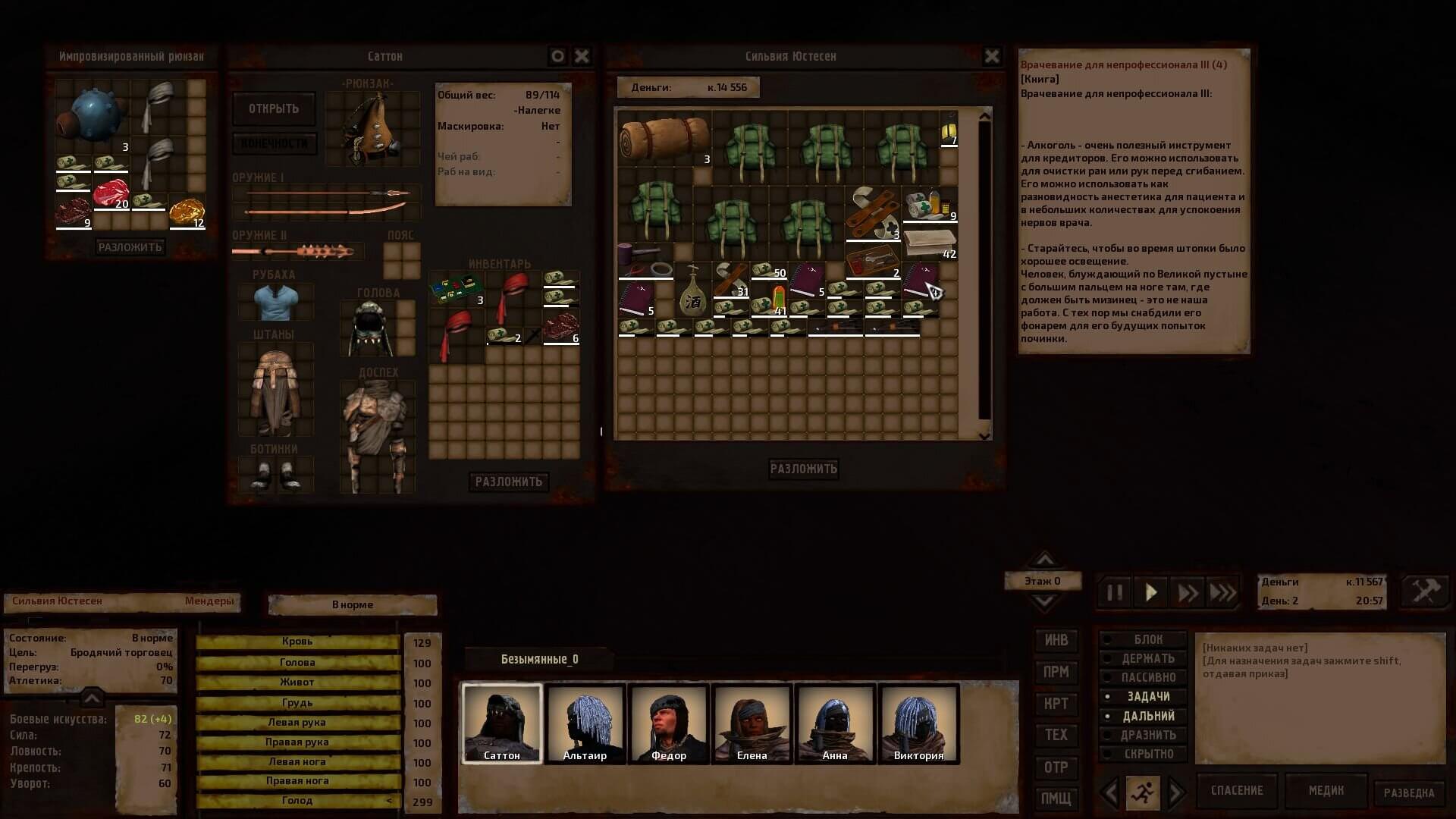
Task: Close the Сильвия Юстесен trade window
Action: click(x=991, y=56)
